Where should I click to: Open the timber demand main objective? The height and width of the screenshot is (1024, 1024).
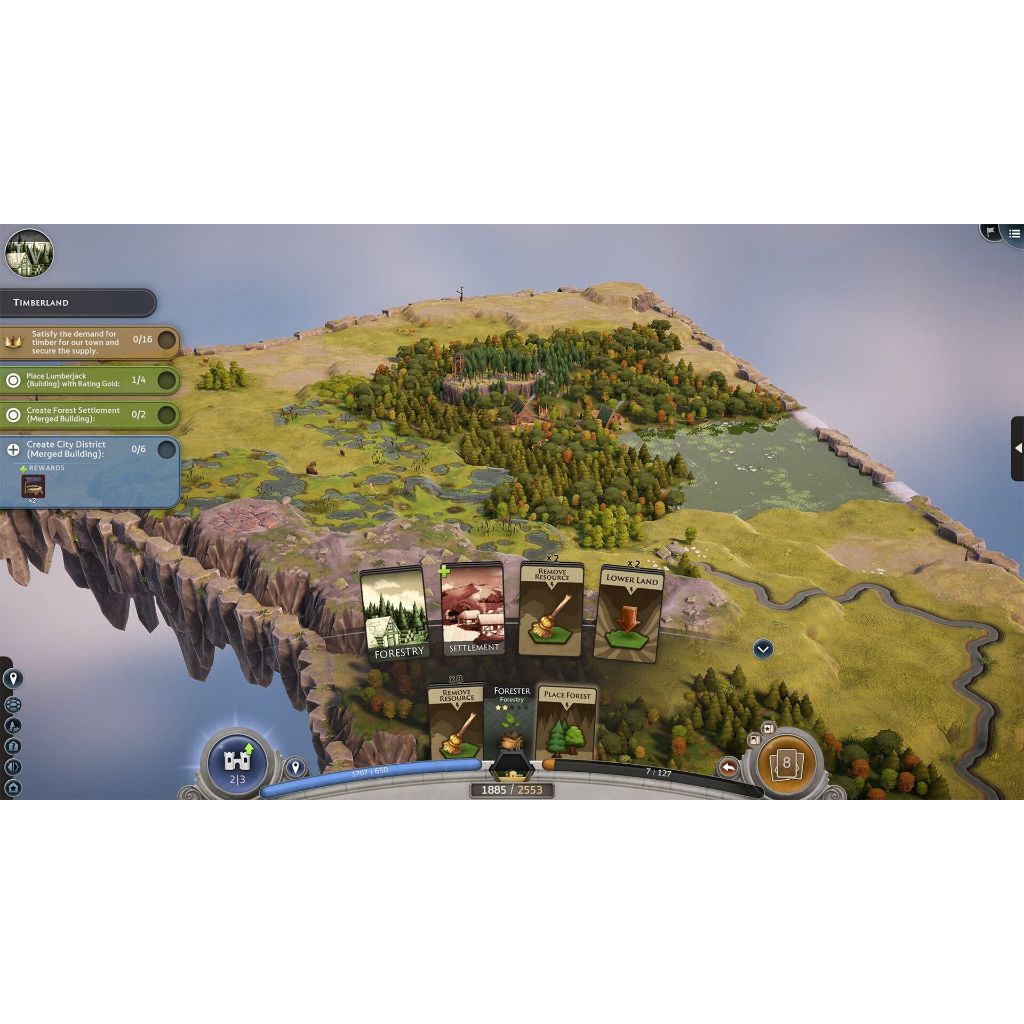(x=90, y=342)
